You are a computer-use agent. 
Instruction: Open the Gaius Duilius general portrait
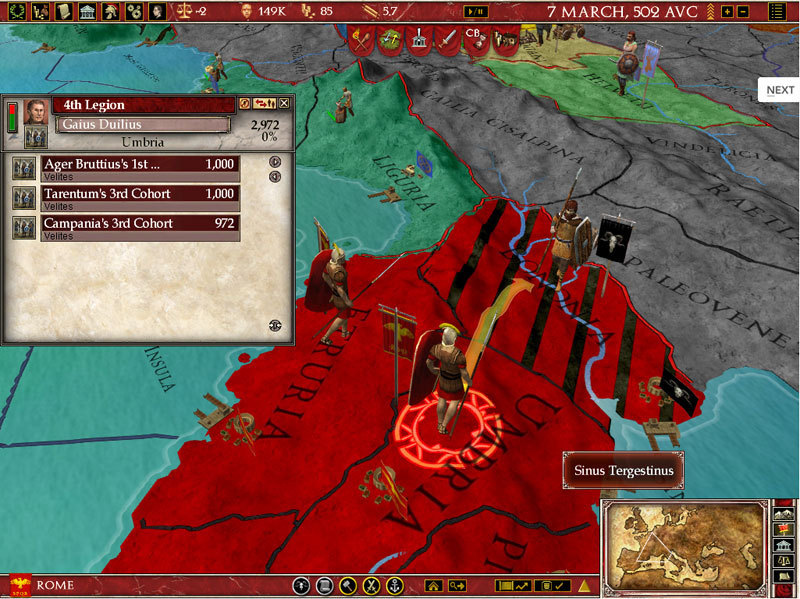coord(36,110)
